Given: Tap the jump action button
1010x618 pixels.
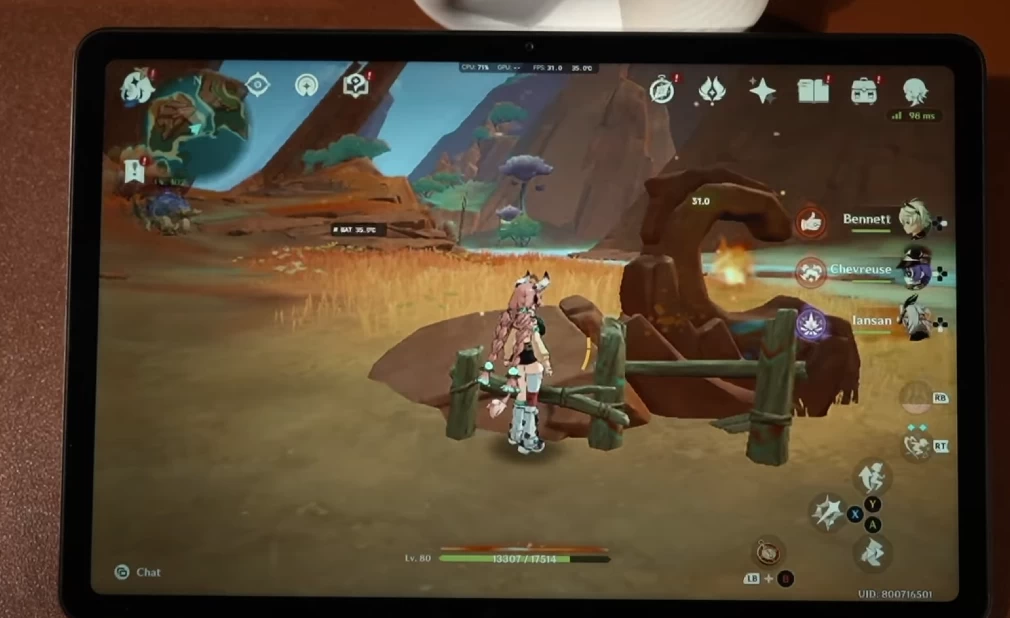Looking at the screenshot, I should click(873, 476).
